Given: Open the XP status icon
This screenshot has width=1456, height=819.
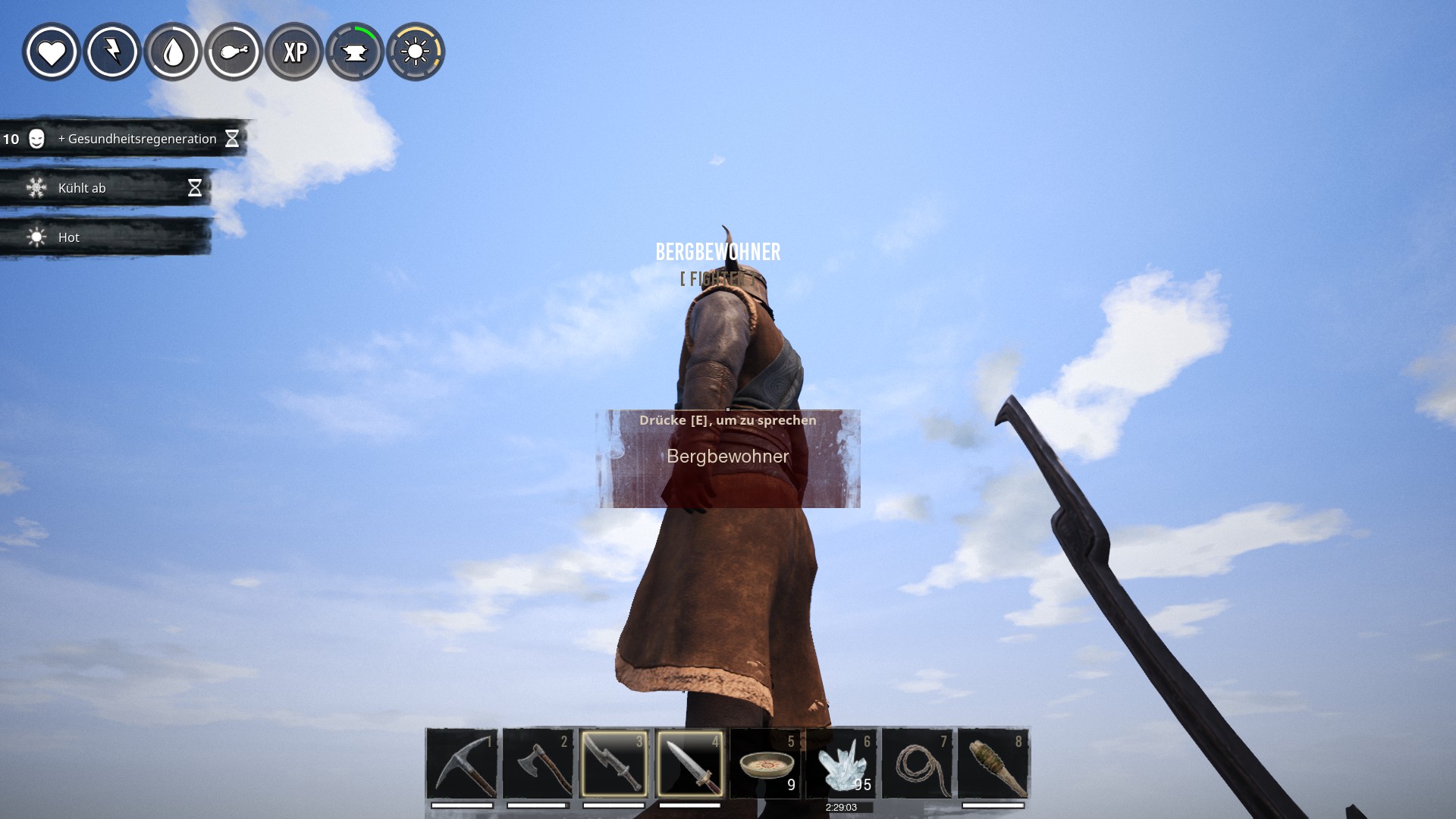Looking at the screenshot, I should point(294,52).
